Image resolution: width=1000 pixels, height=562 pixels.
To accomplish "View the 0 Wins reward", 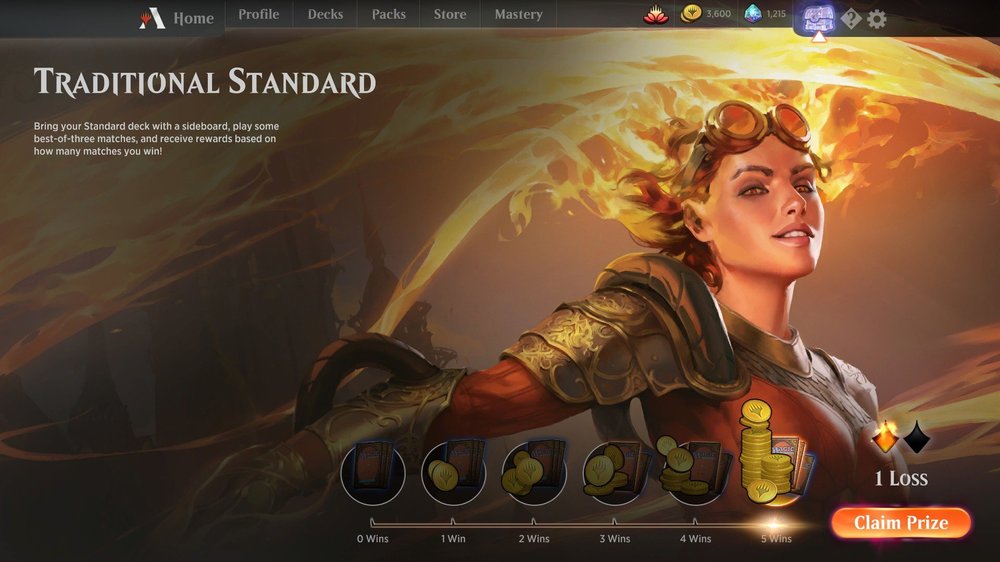I will coord(373,472).
